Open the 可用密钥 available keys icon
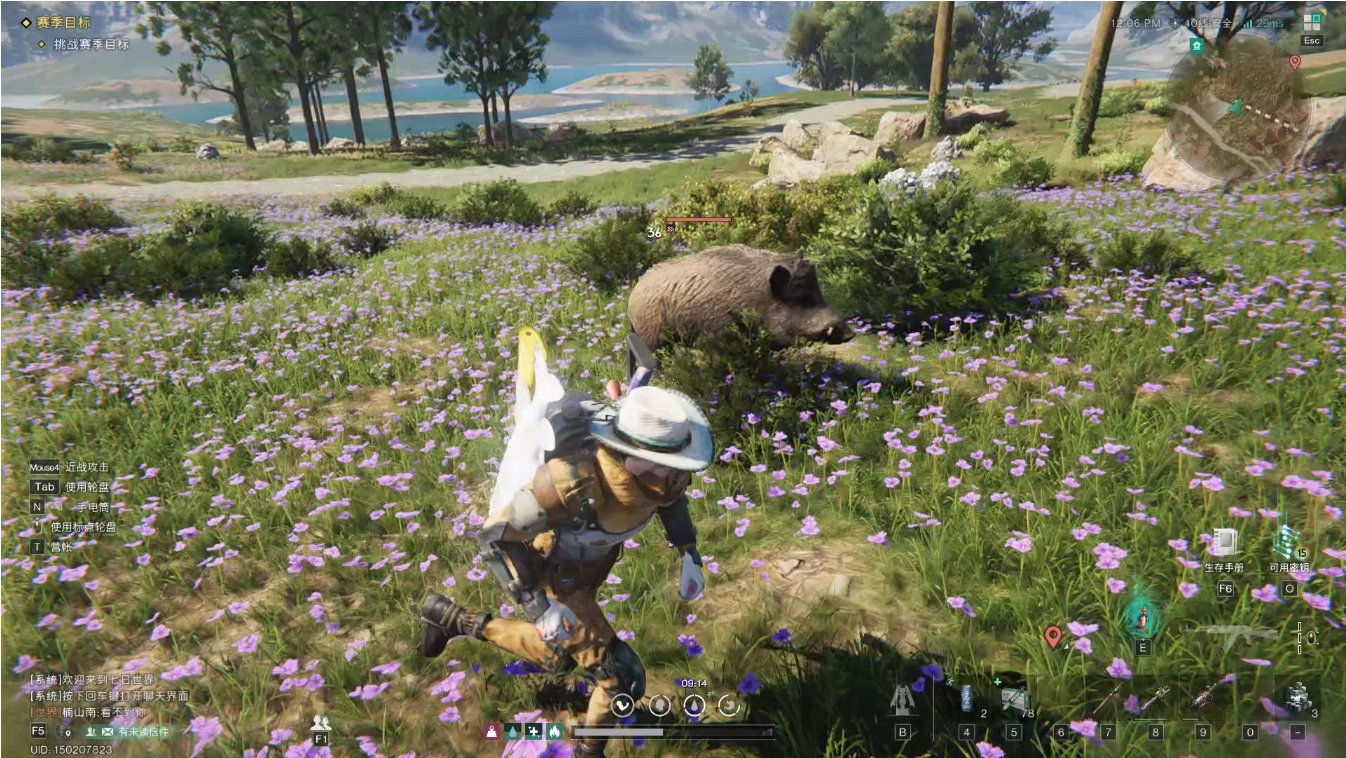Image resolution: width=1346 pixels, height=758 pixels. pyautogui.click(x=1288, y=543)
